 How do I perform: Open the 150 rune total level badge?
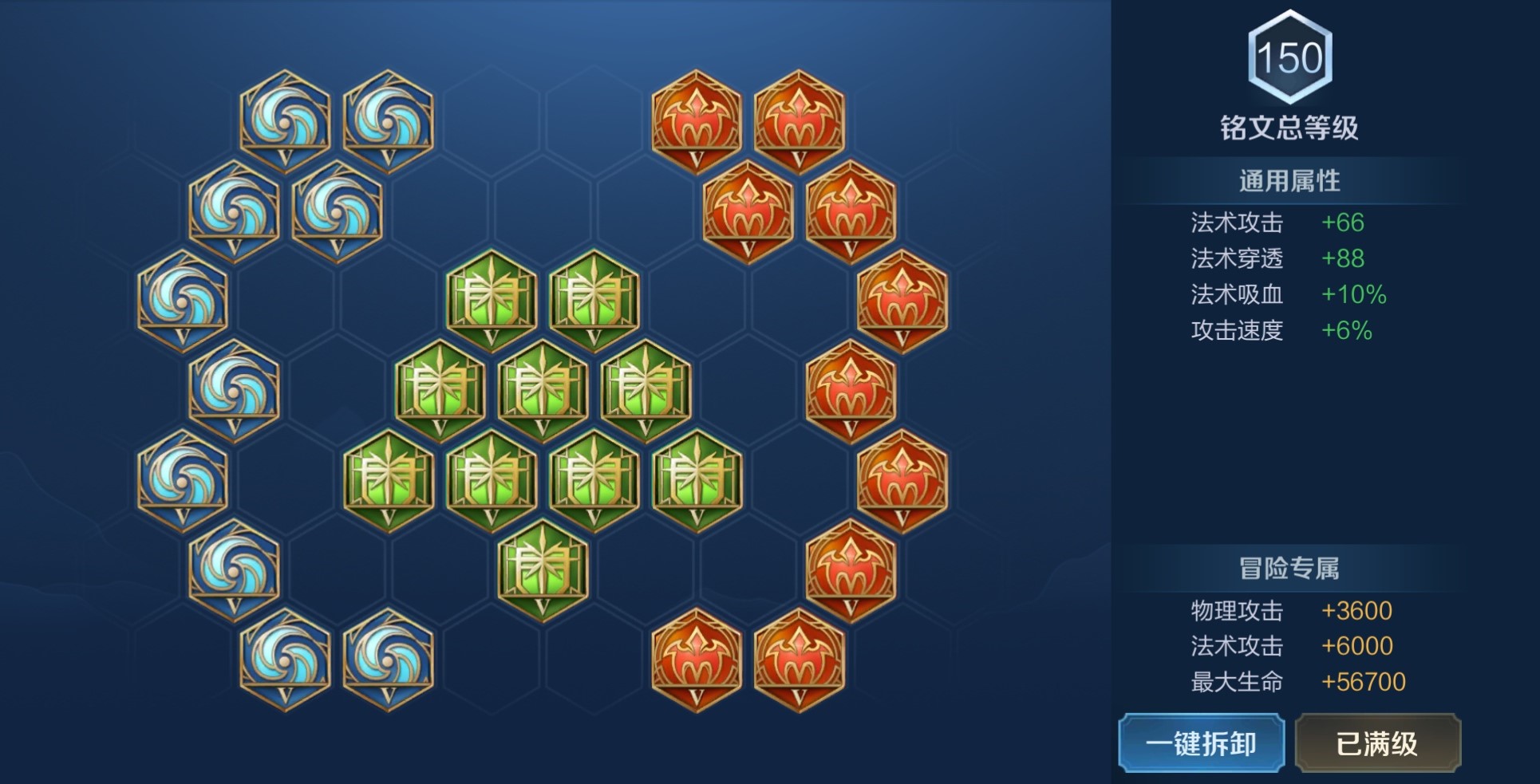click(1289, 57)
